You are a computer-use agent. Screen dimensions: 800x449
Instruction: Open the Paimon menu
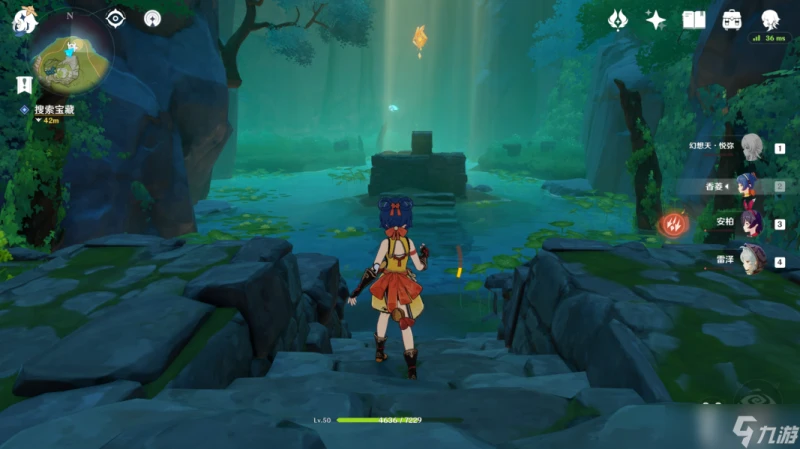pyautogui.click(x=23, y=20)
